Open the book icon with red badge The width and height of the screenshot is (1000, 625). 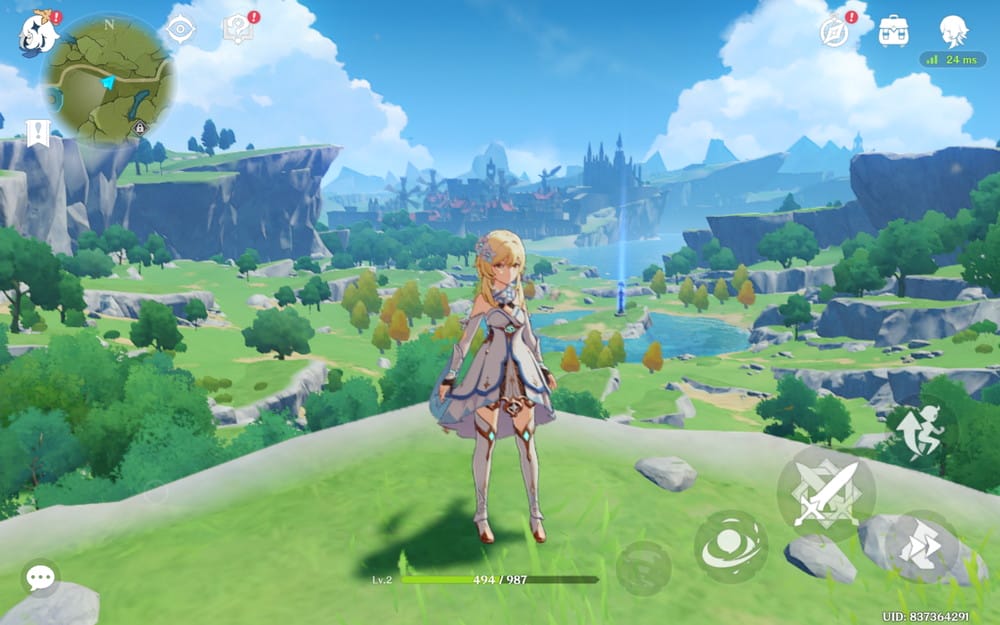[x=239, y=29]
